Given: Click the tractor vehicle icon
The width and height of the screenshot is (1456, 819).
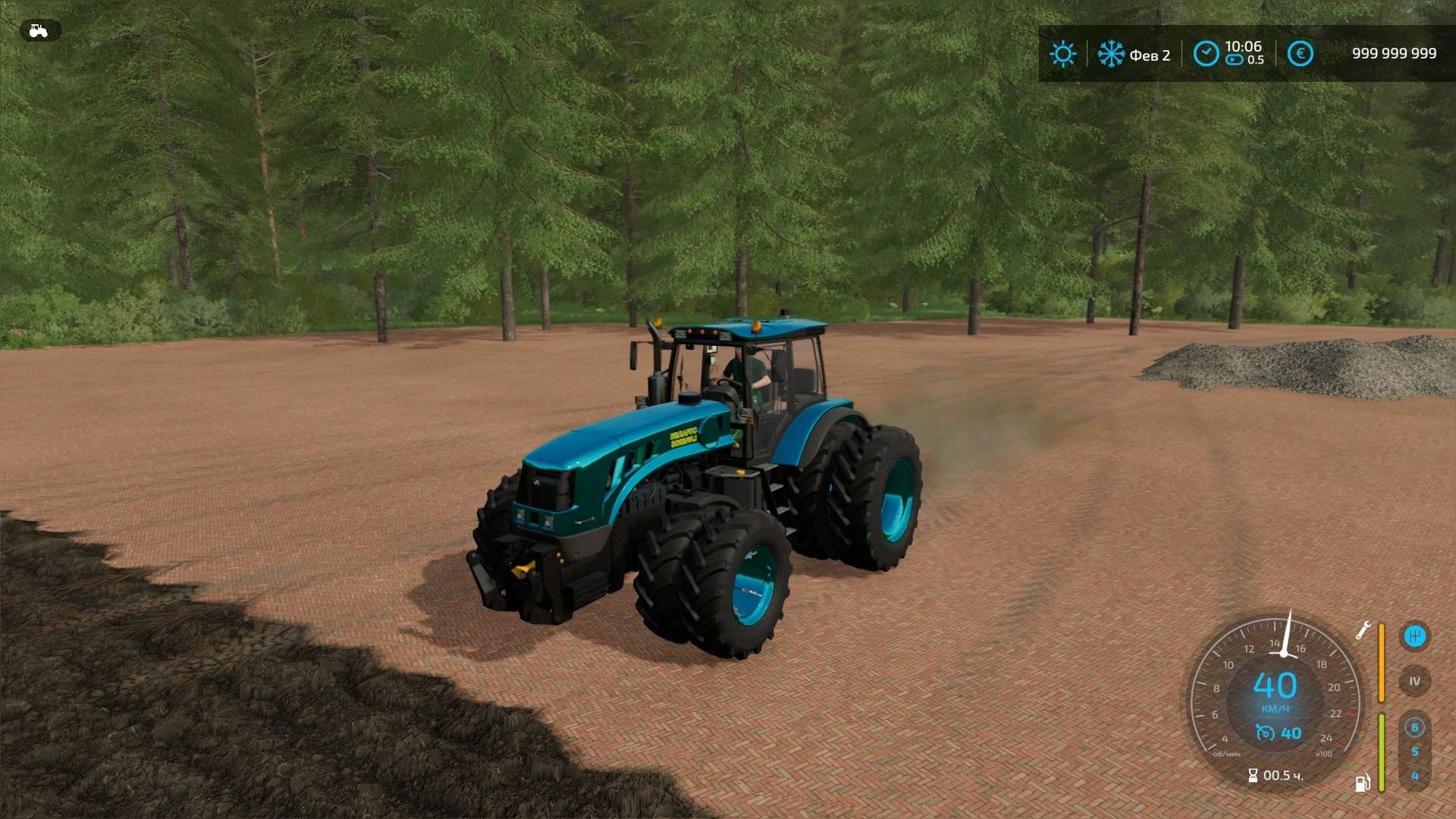Looking at the screenshot, I should 39,30.
